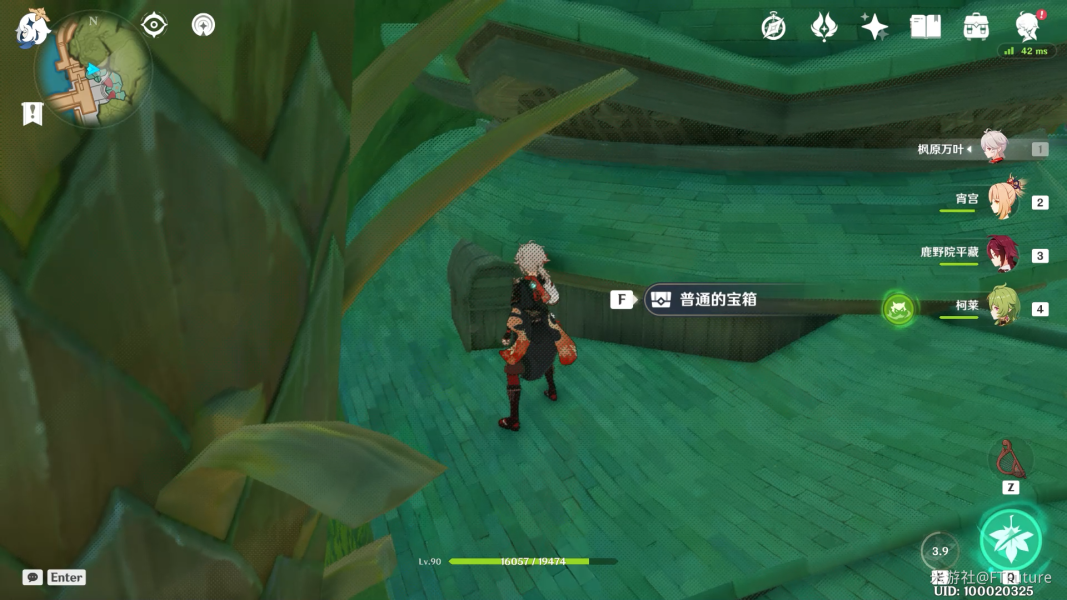Open the chat box speech bubble

tap(33, 577)
